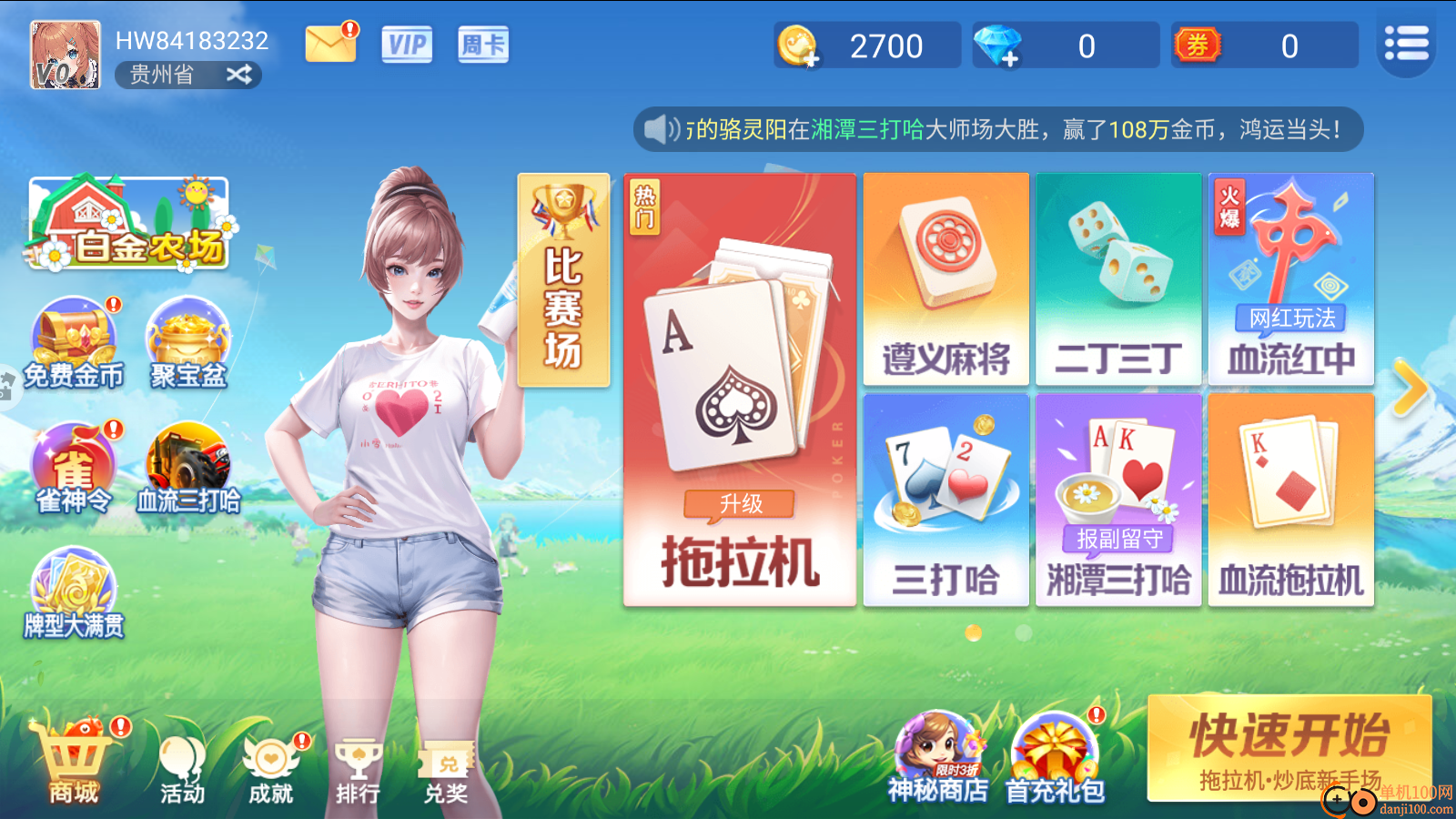Open the mail inbox icon
Image resolution: width=1456 pixels, height=819 pixels.
tap(329, 42)
